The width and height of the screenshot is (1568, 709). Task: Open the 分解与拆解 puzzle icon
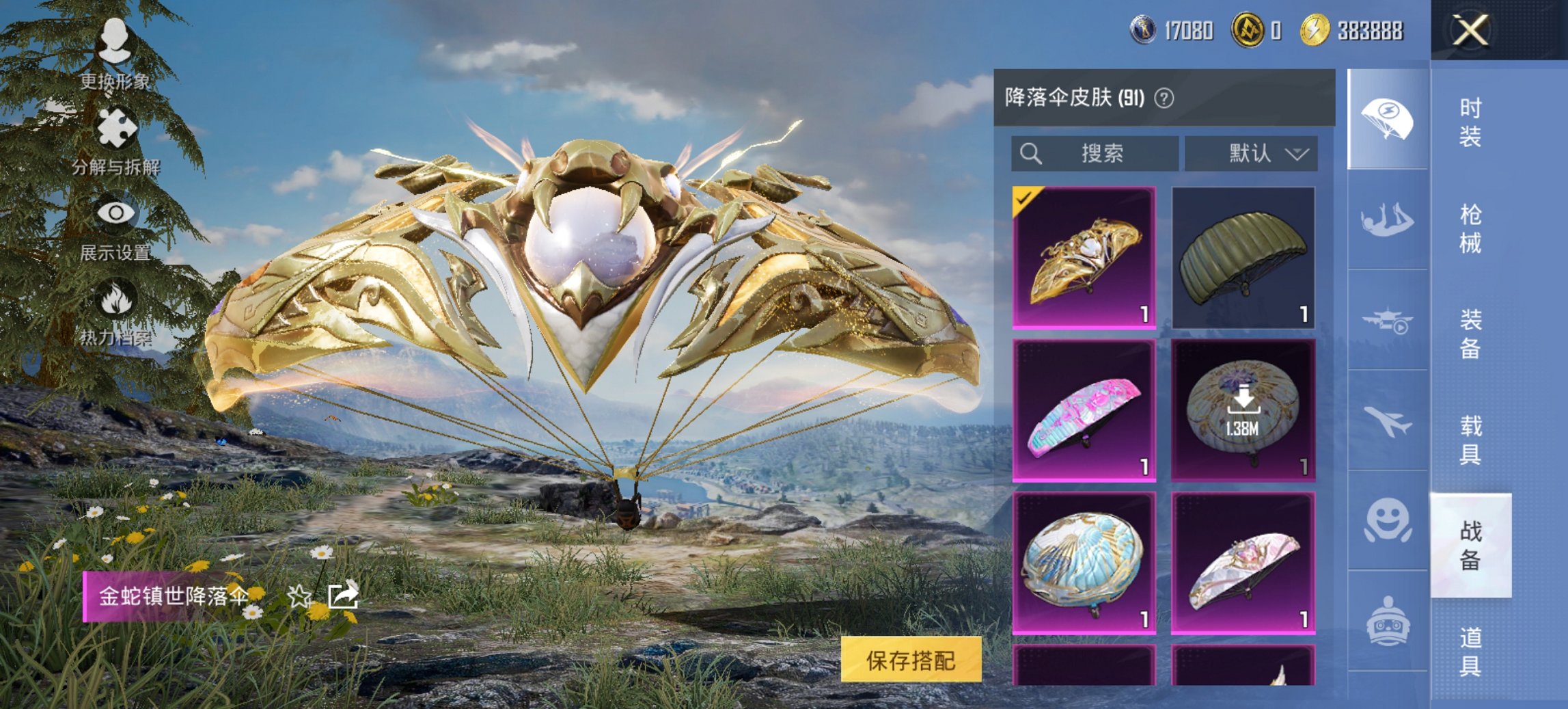(x=116, y=126)
